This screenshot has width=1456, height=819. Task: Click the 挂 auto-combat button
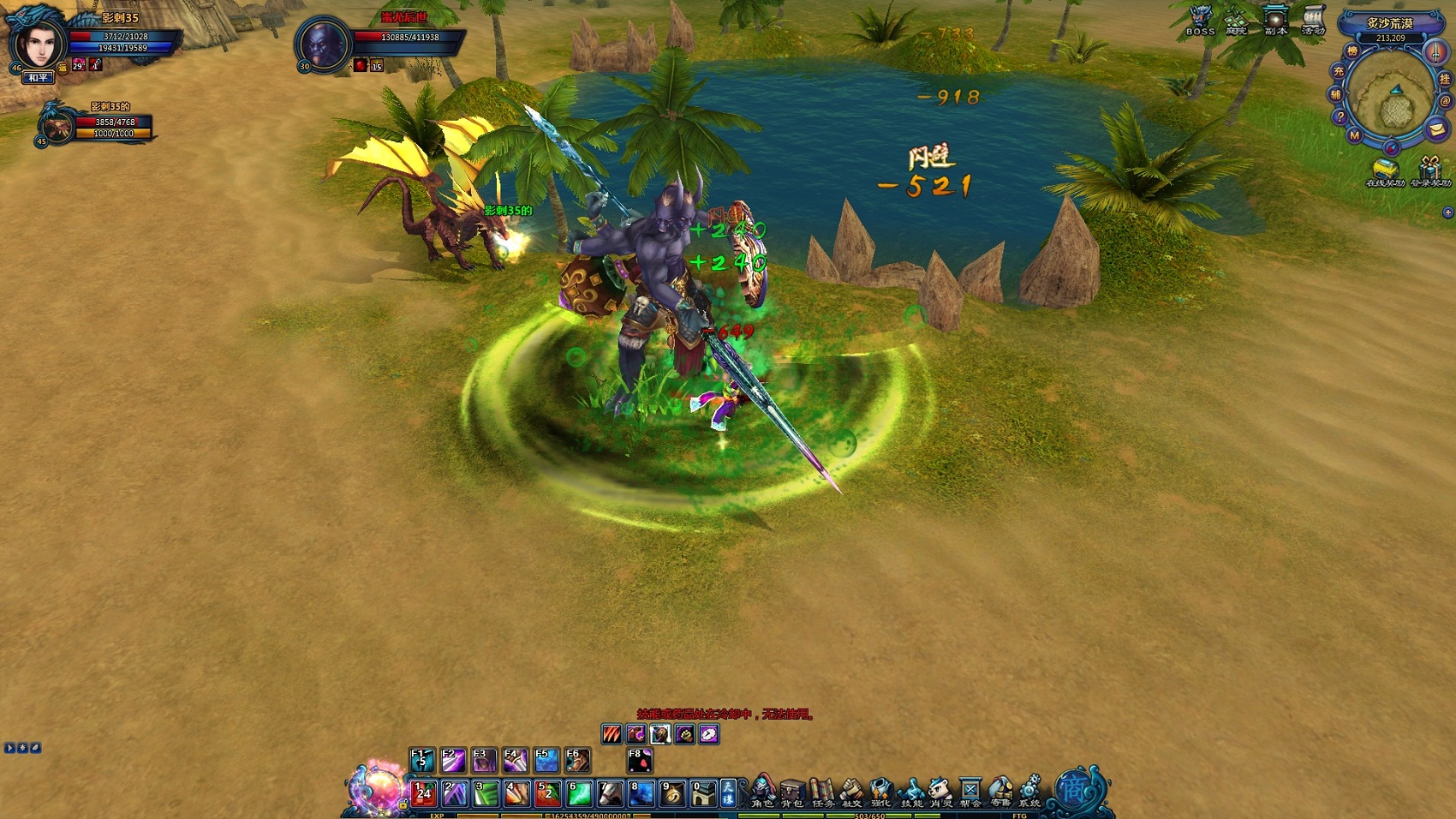1445,79
